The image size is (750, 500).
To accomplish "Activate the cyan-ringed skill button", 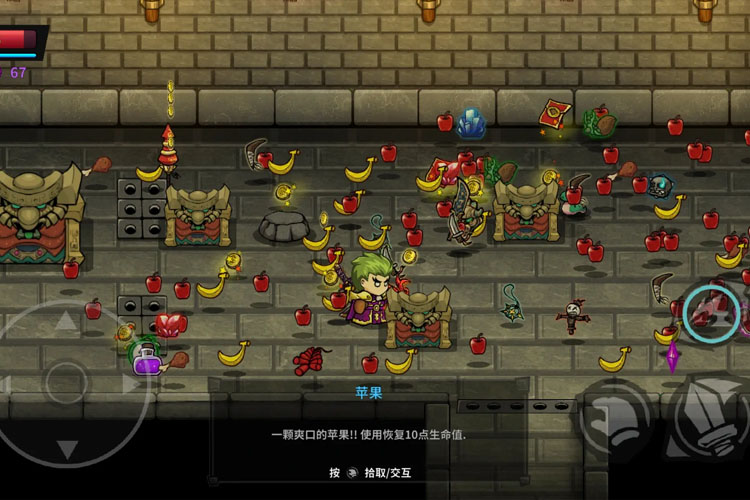I will click(x=712, y=312).
